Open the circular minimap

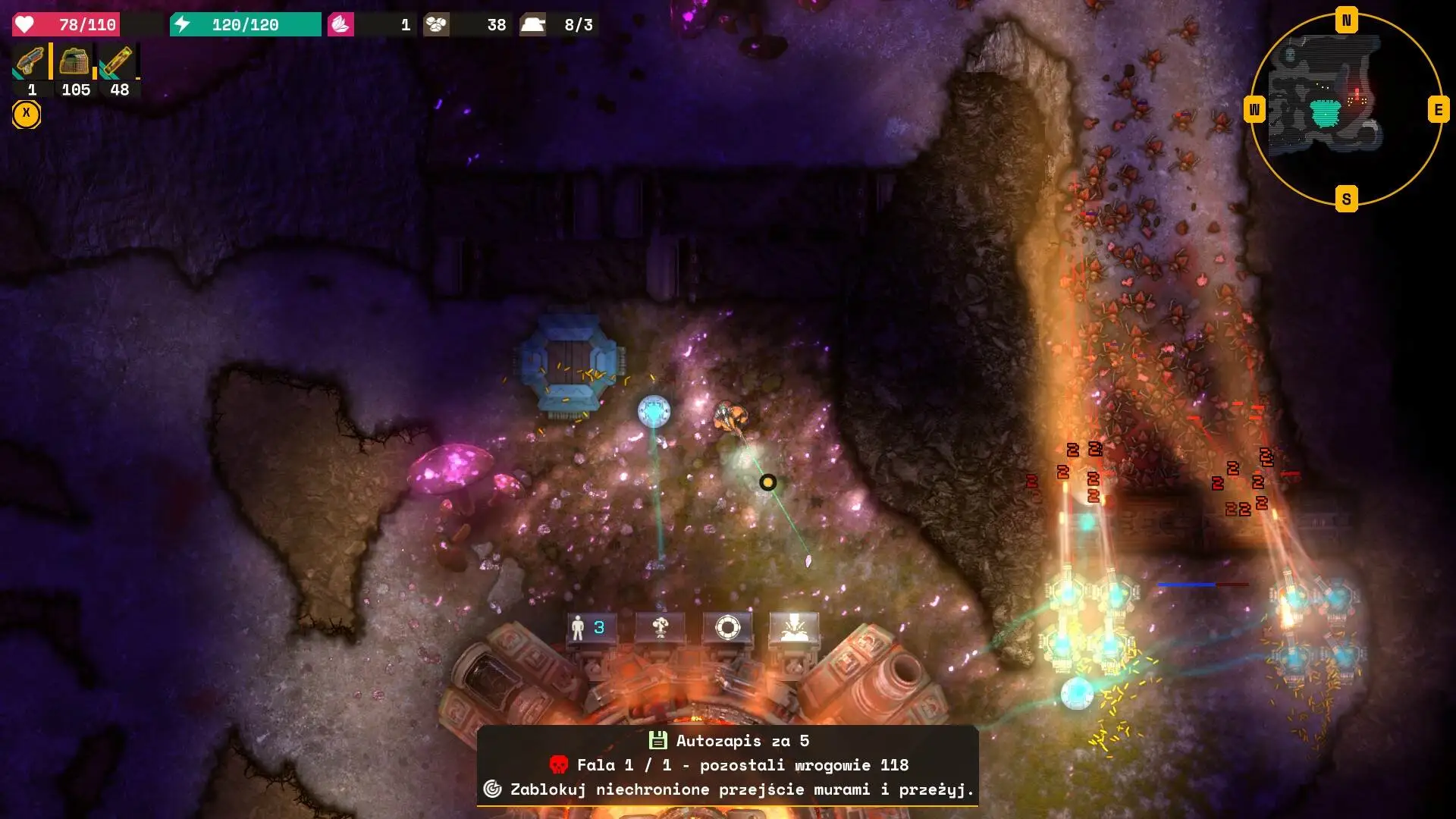(1346, 110)
